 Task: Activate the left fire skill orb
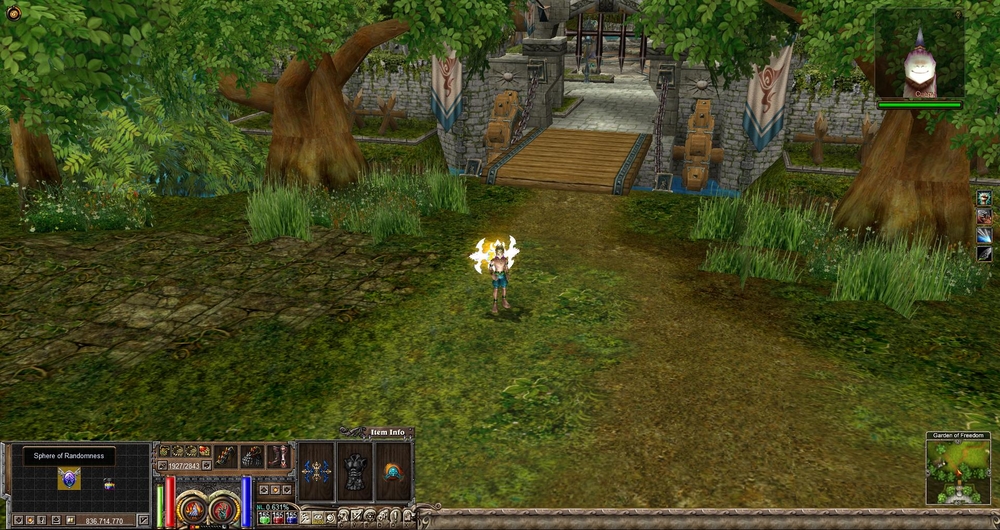[192, 508]
